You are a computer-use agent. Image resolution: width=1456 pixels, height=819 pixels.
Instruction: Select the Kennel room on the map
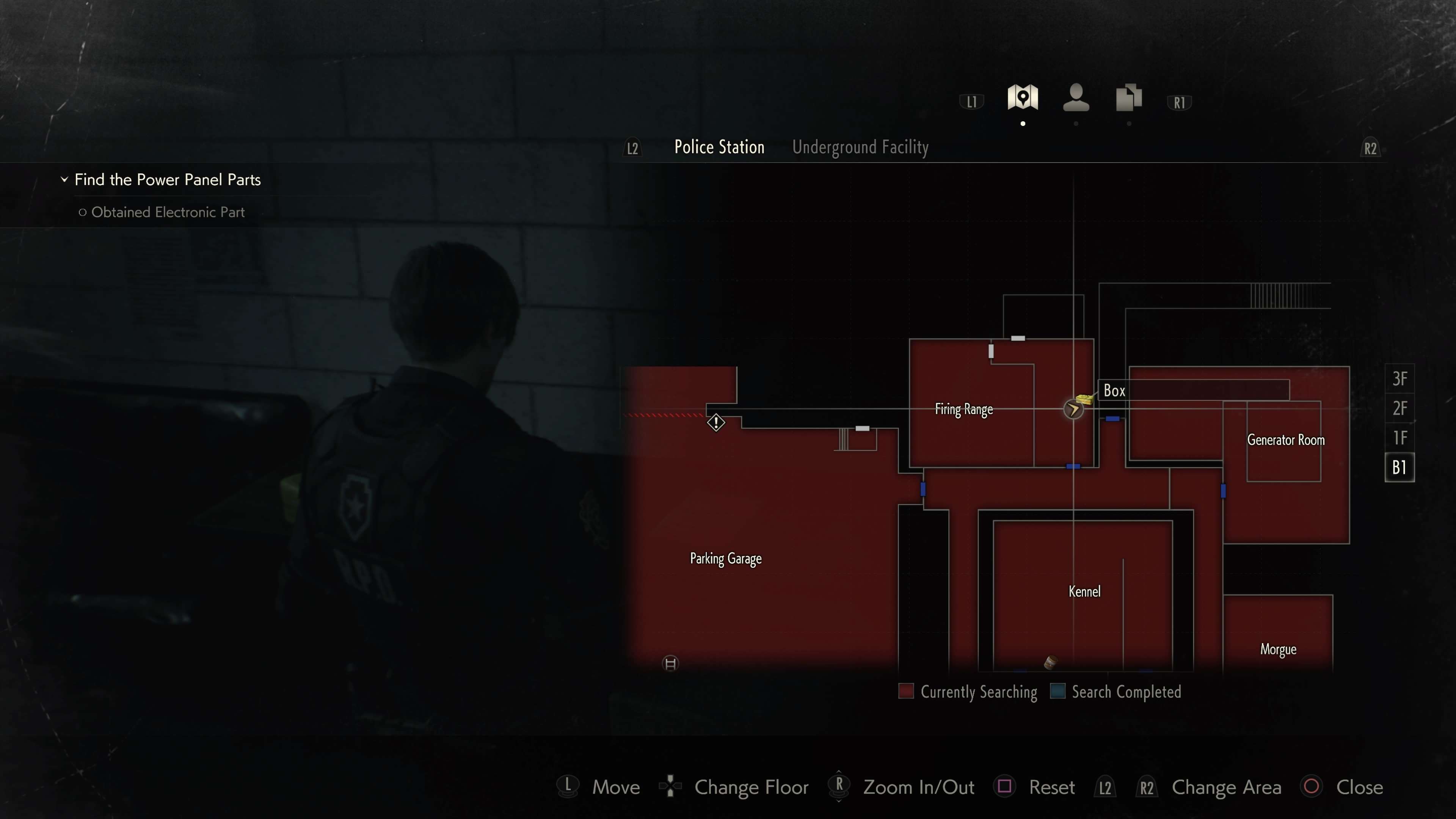point(1084,592)
